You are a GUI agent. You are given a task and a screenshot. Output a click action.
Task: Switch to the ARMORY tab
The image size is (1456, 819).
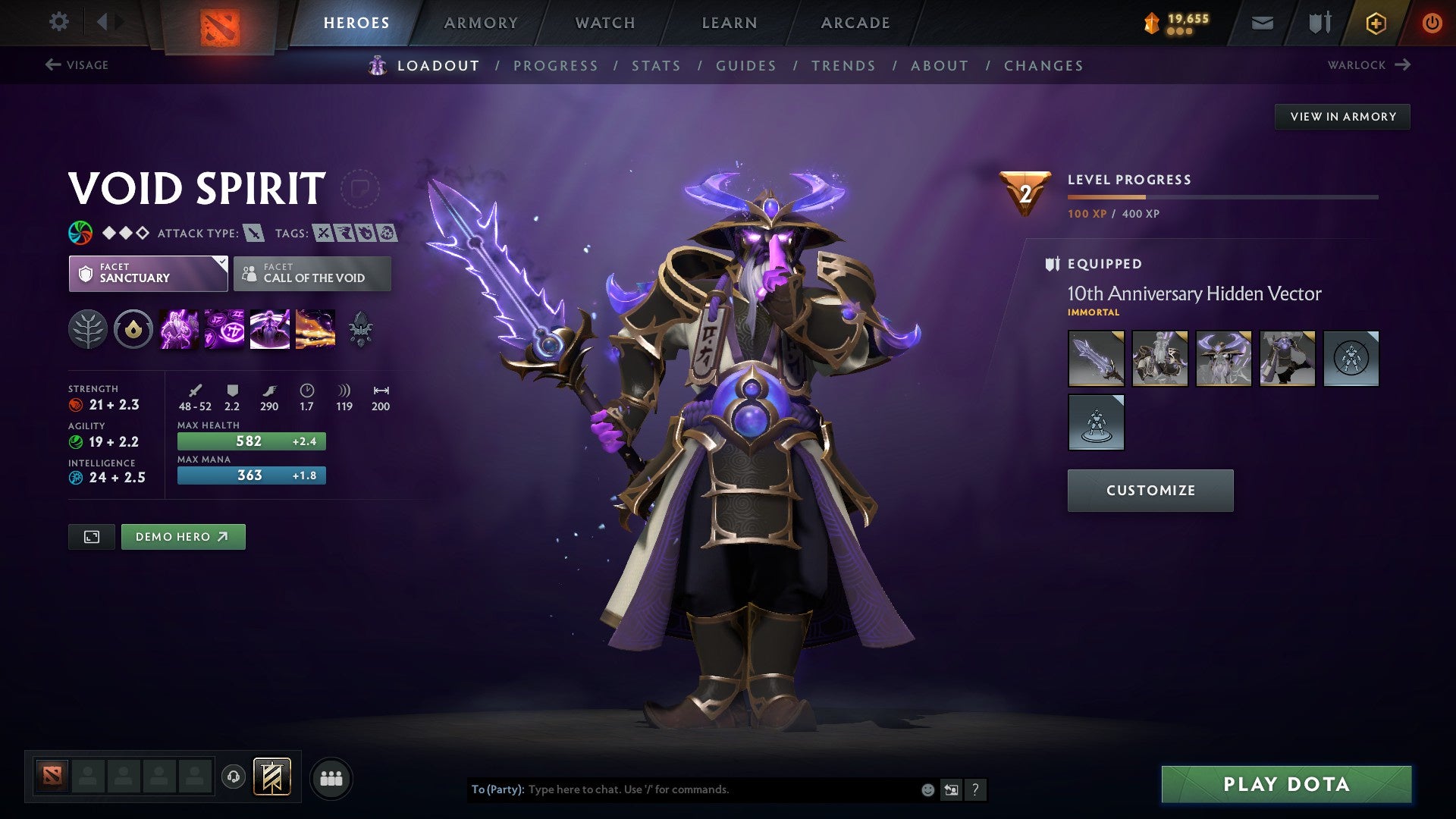[482, 22]
